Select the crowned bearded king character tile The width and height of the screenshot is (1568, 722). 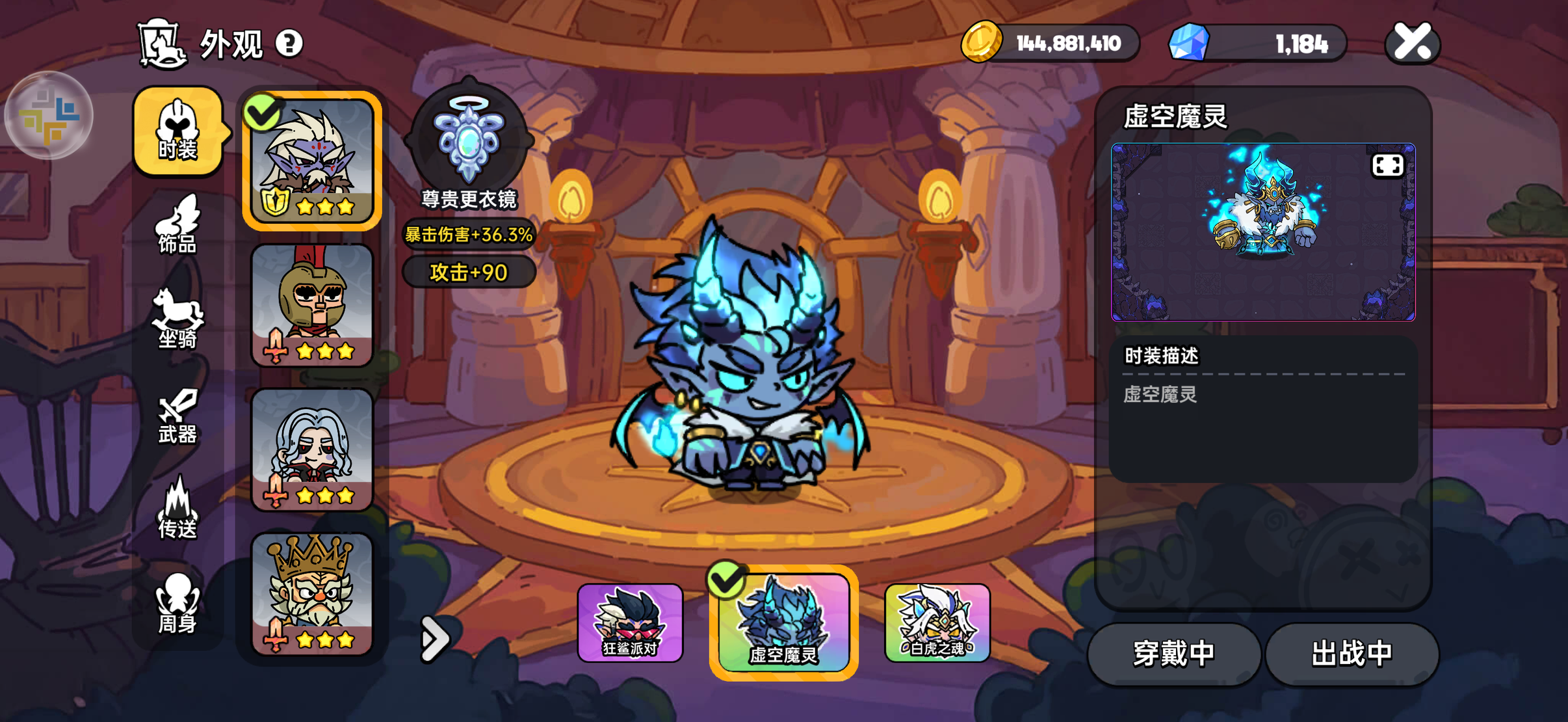pyautogui.click(x=312, y=594)
